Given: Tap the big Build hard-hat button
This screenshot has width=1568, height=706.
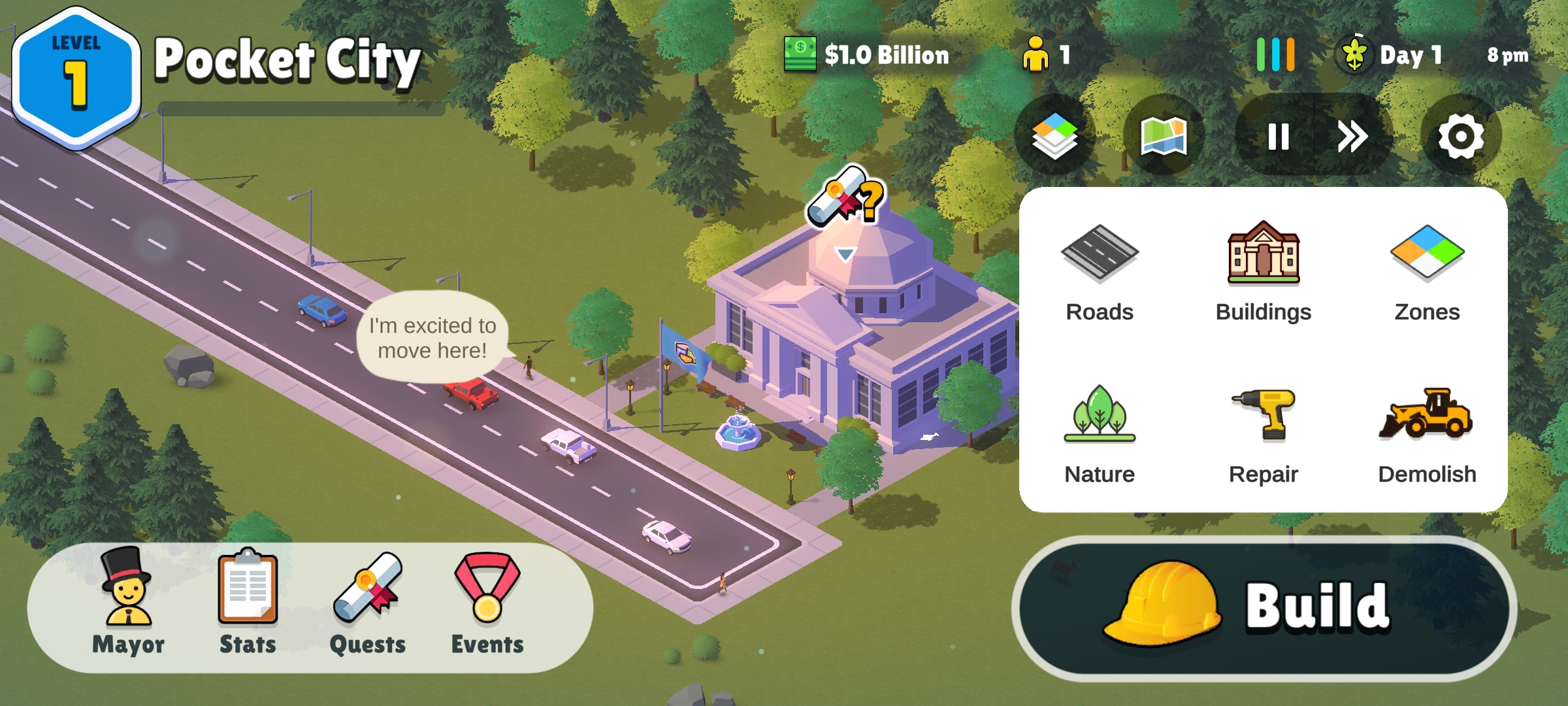Looking at the screenshot, I should [x=1264, y=608].
